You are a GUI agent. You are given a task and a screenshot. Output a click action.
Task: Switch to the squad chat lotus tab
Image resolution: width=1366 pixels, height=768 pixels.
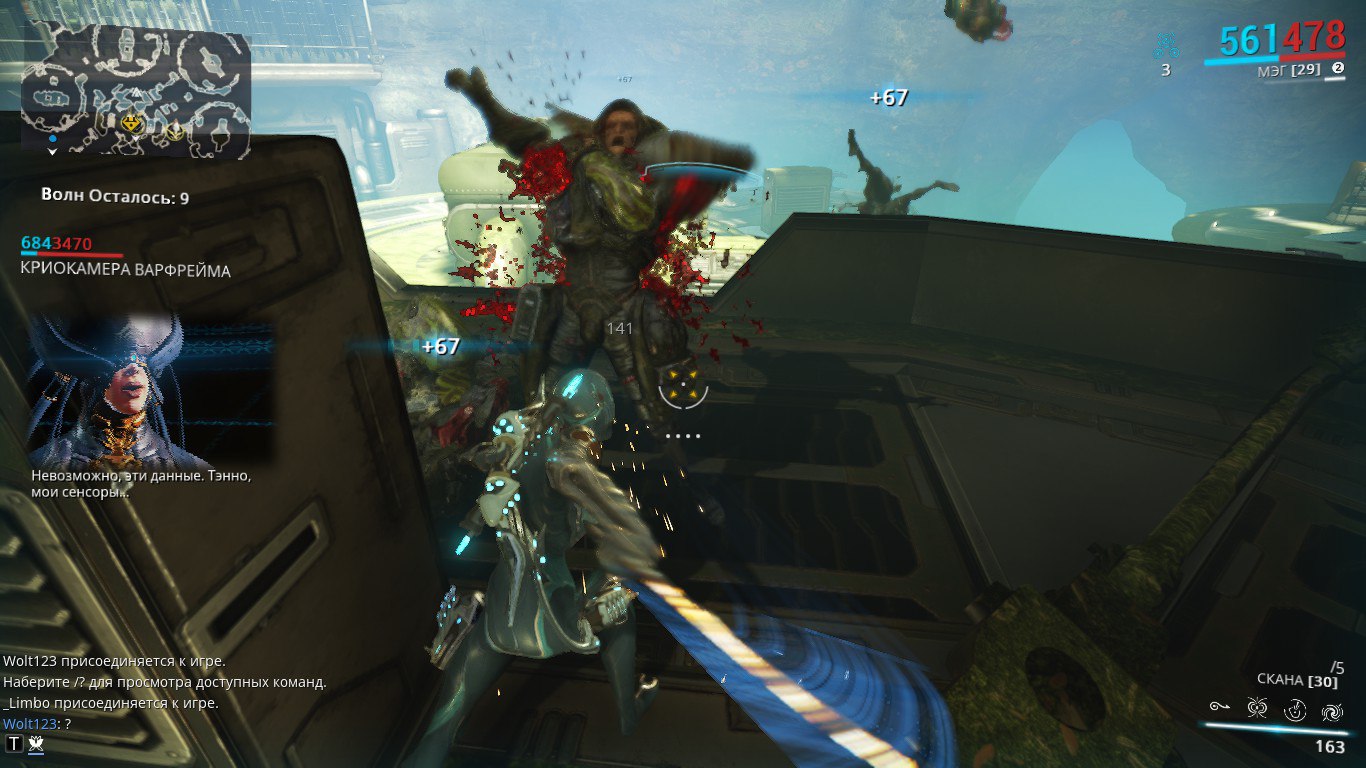click(36, 743)
